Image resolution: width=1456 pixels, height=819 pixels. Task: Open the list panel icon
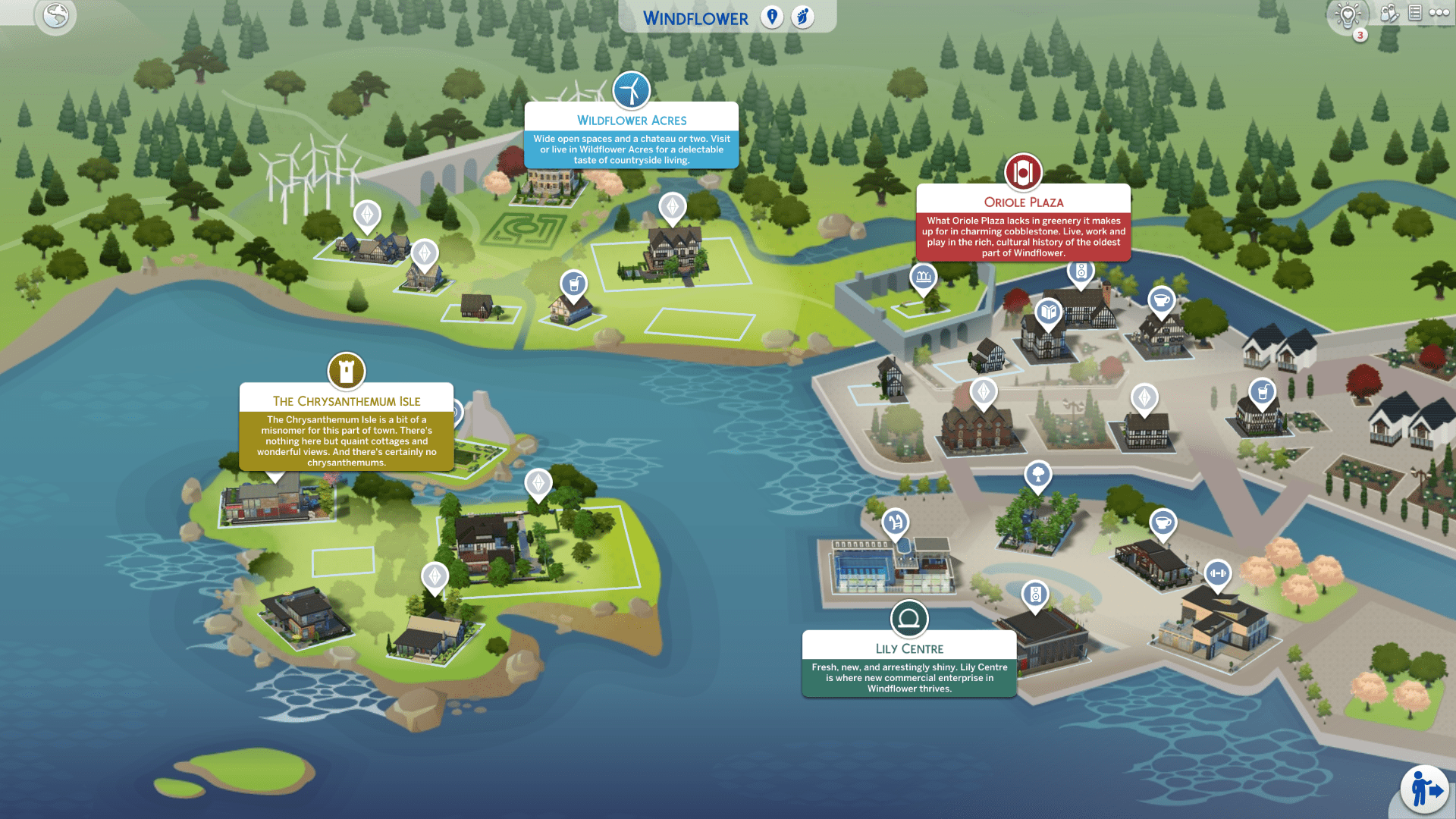(x=1415, y=12)
